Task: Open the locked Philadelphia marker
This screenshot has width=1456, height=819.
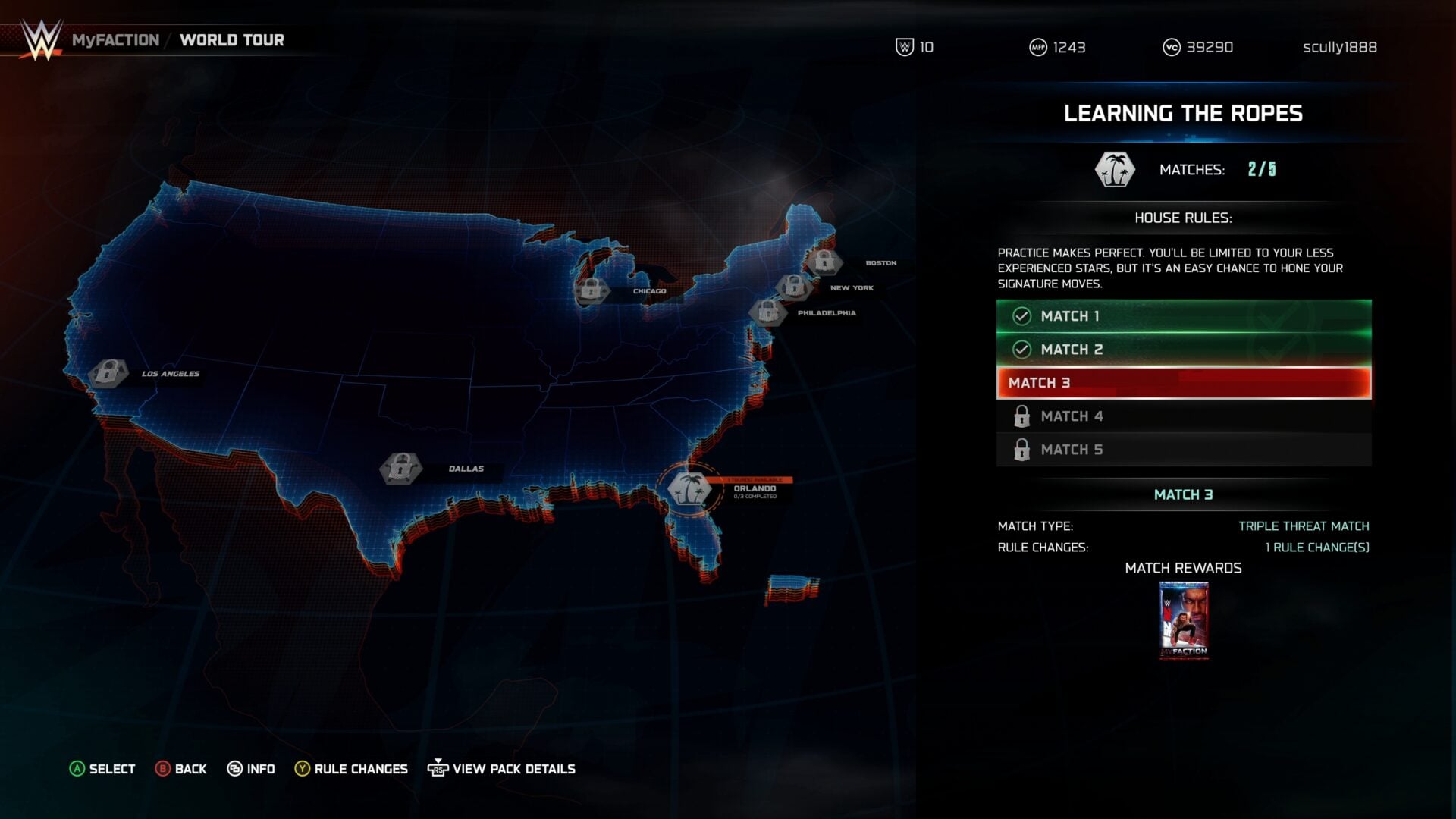Action: coord(767,312)
